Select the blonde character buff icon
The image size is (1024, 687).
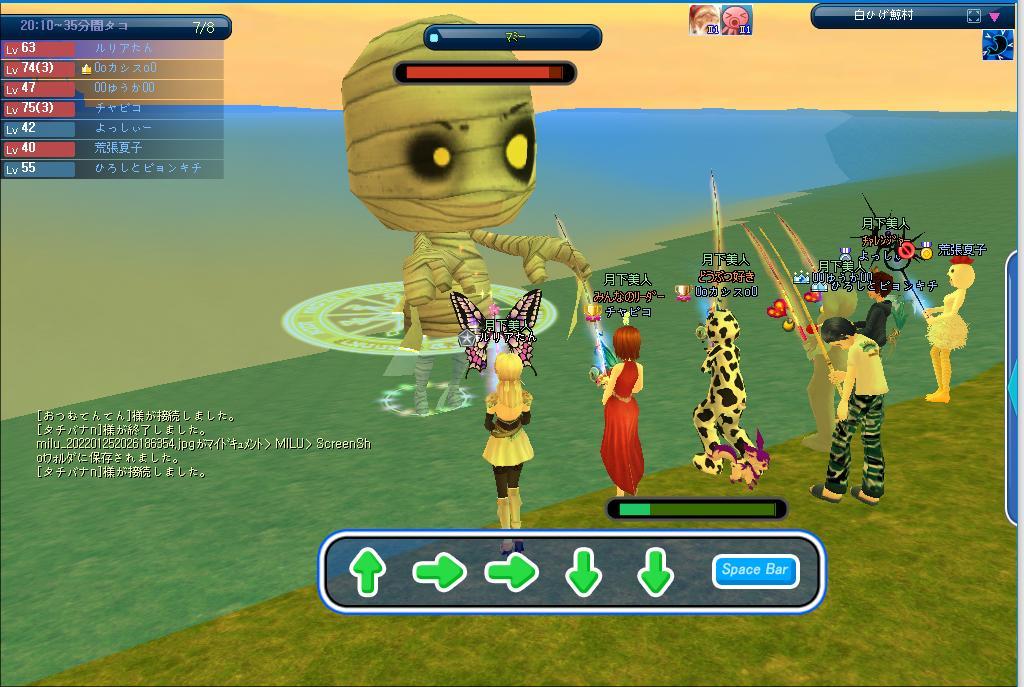click(704, 19)
